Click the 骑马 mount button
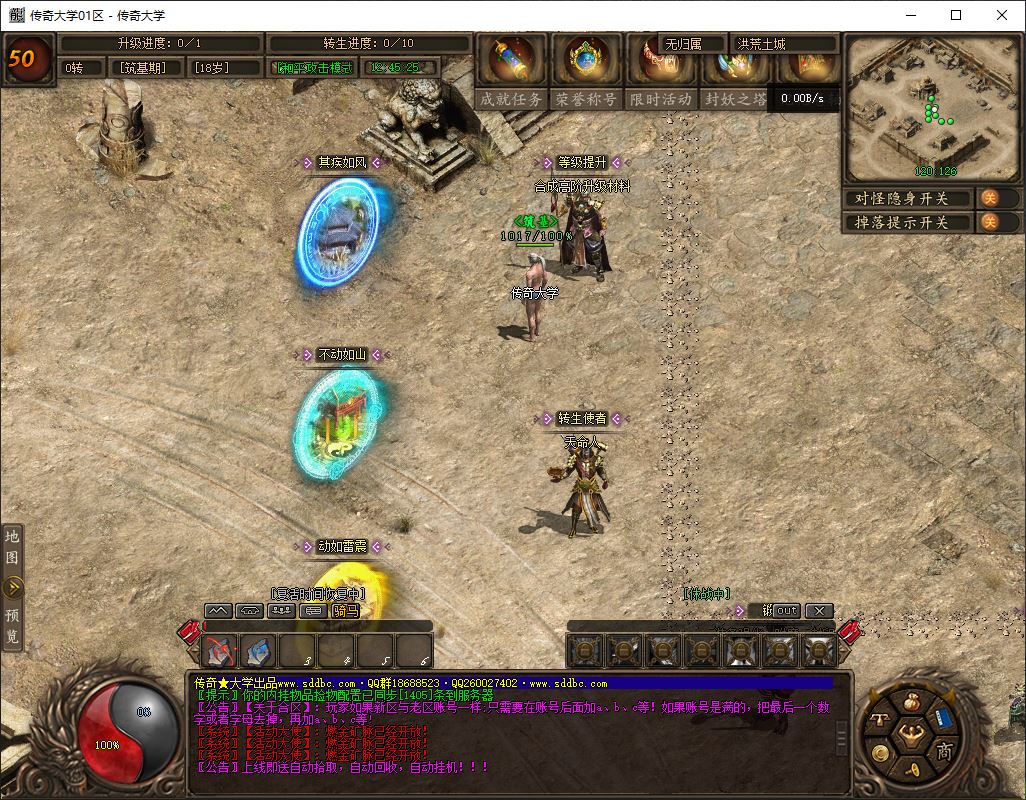This screenshot has width=1026, height=800. click(345, 610)
